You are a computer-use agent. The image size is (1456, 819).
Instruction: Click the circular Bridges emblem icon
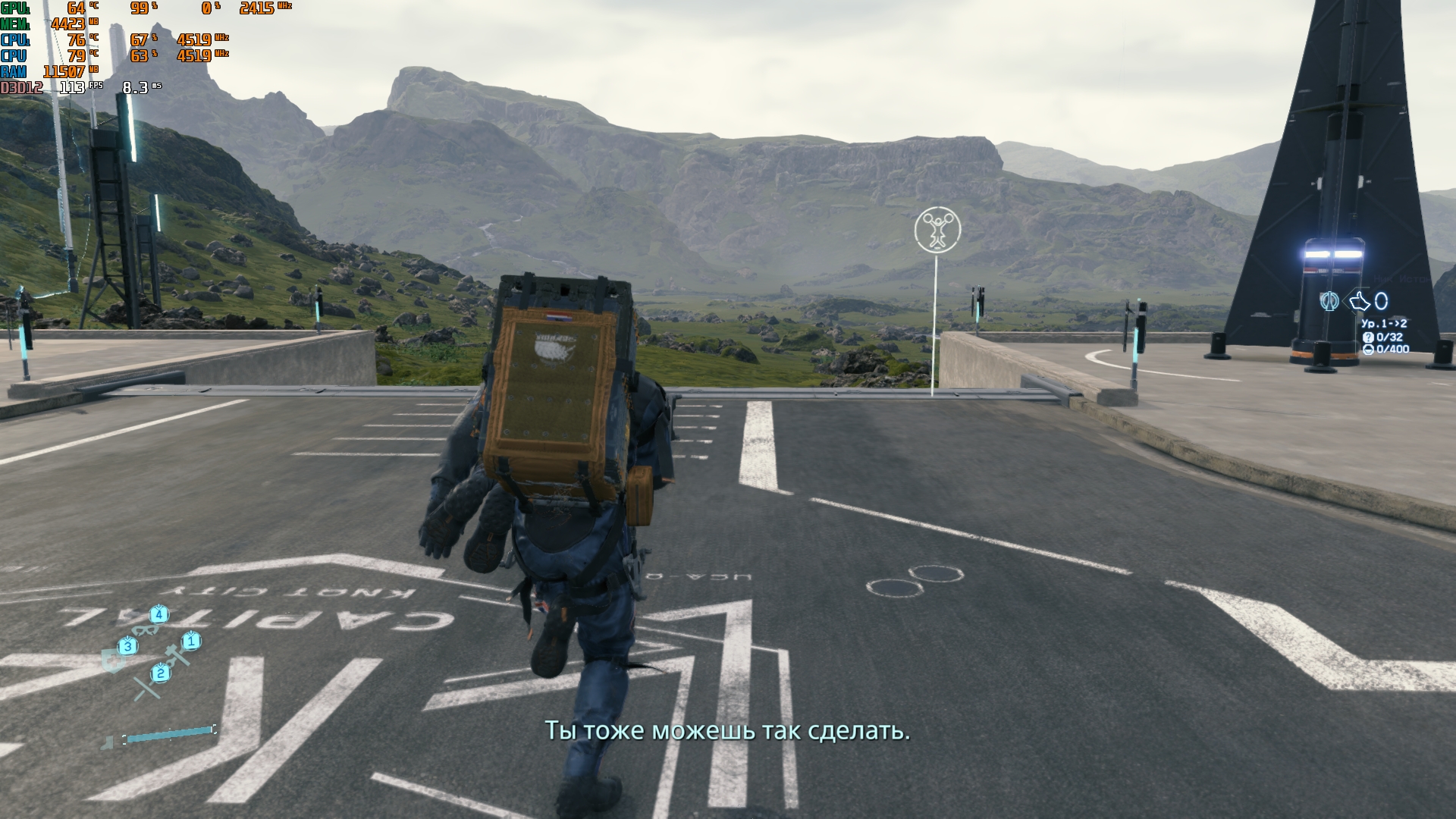[x=1328, y=301]
